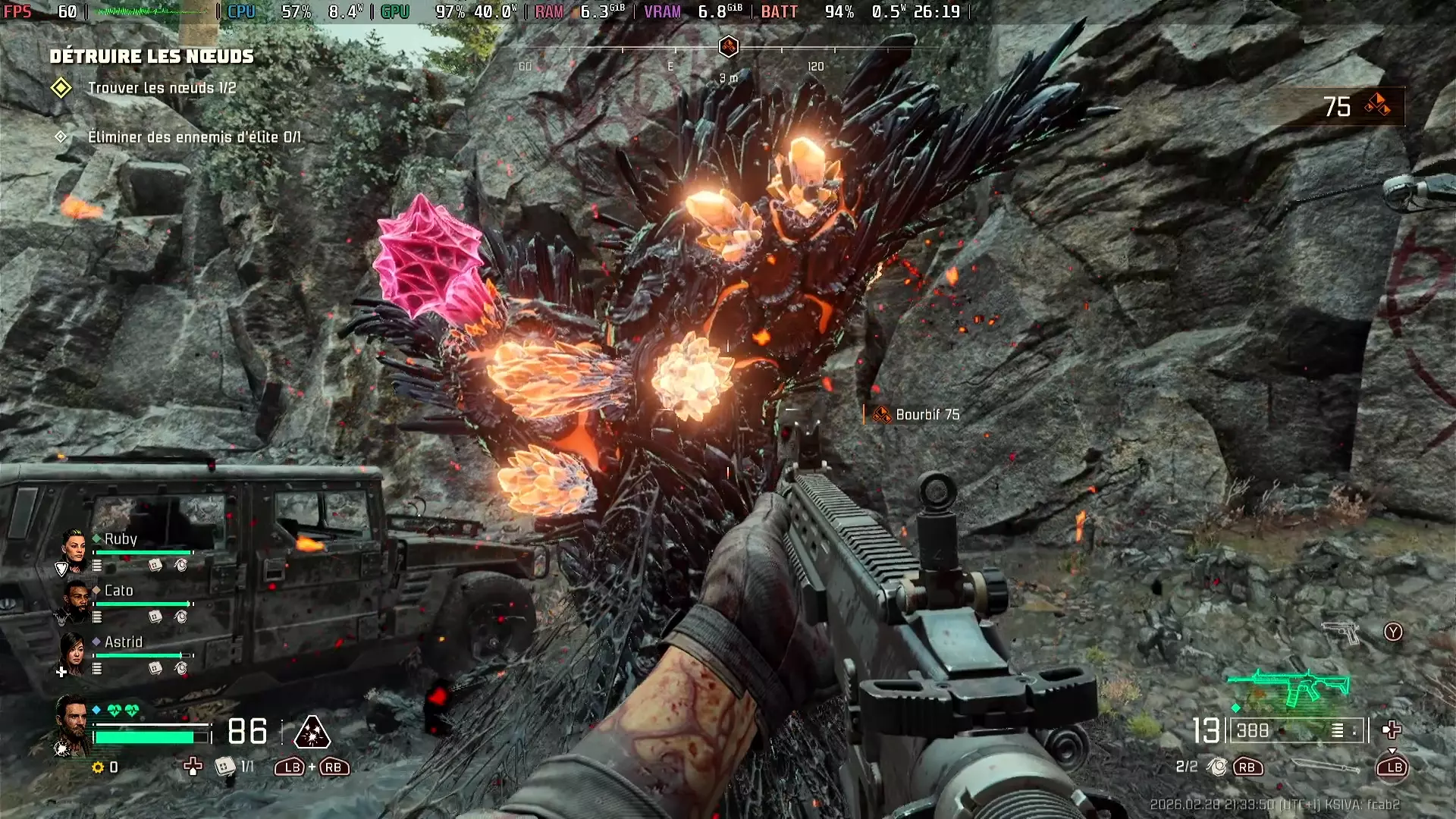Viewport: 1456px width, 819px height.
Task: Click the objective marker on the compass
Action: (728, 47)
